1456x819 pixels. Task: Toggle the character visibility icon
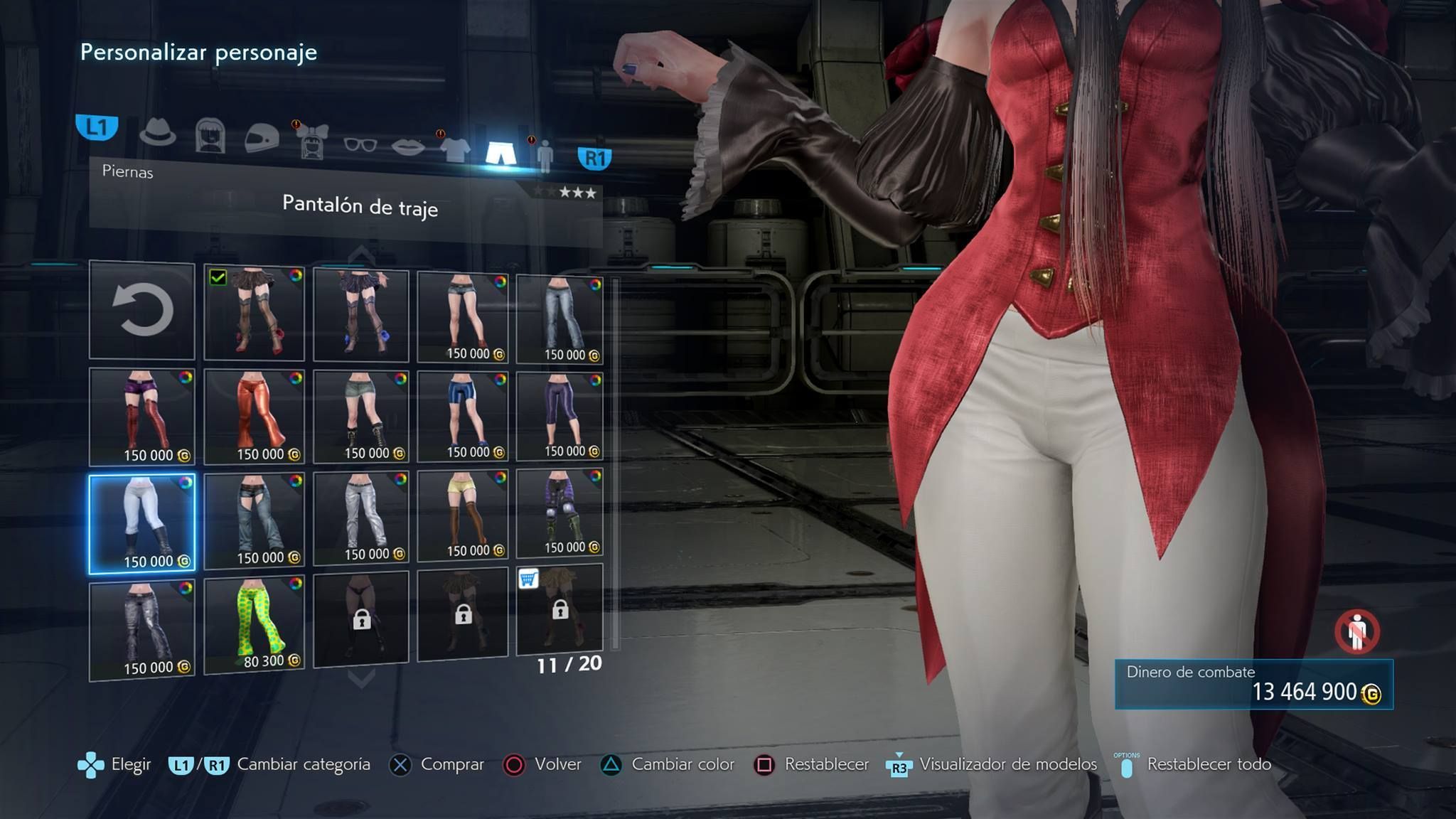[1356, 631]
